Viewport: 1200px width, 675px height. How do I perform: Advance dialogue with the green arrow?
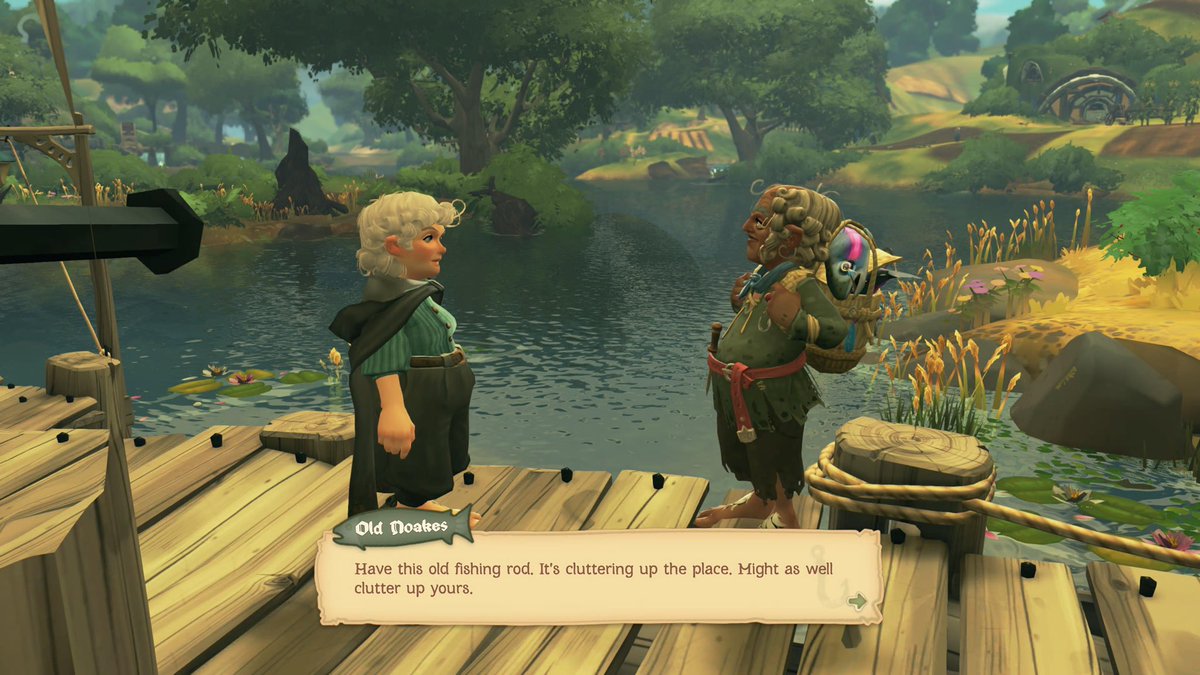pyautogui.click(x=856, y=601)
